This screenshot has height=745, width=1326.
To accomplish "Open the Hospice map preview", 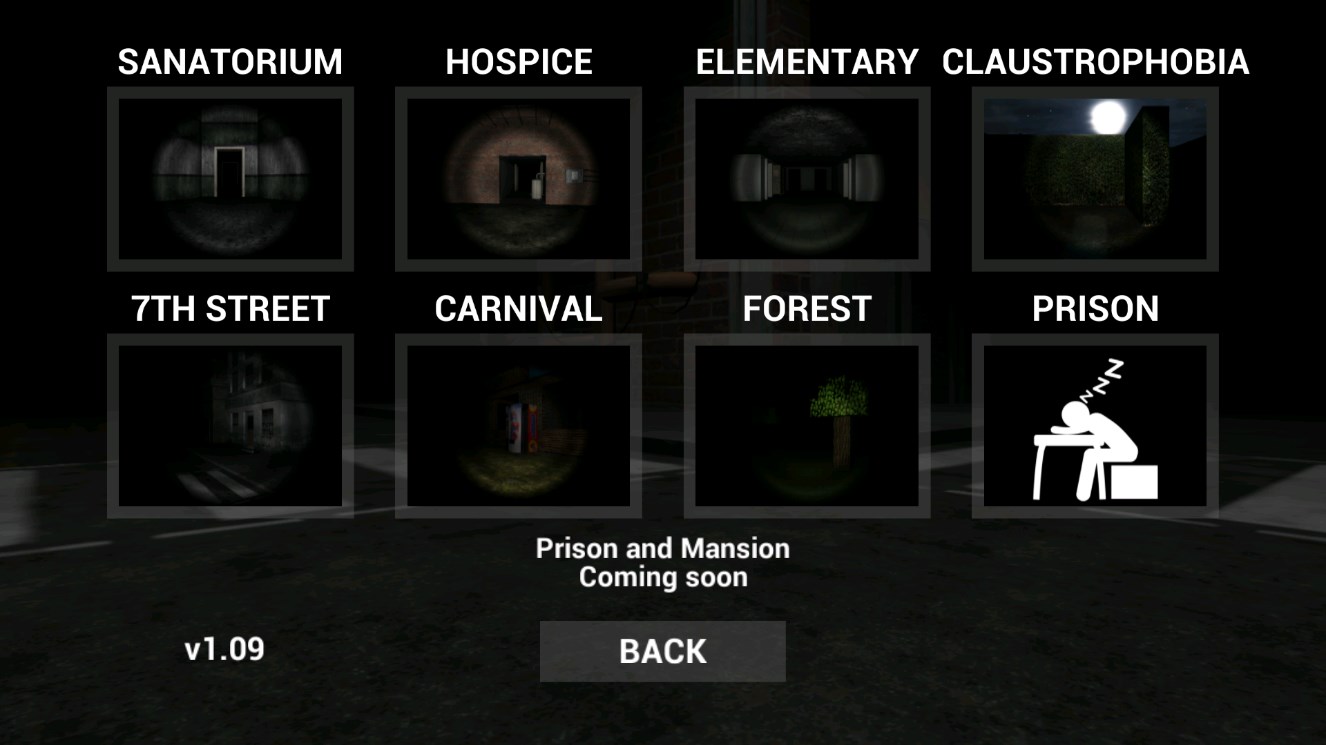I will tap(518, 178).
